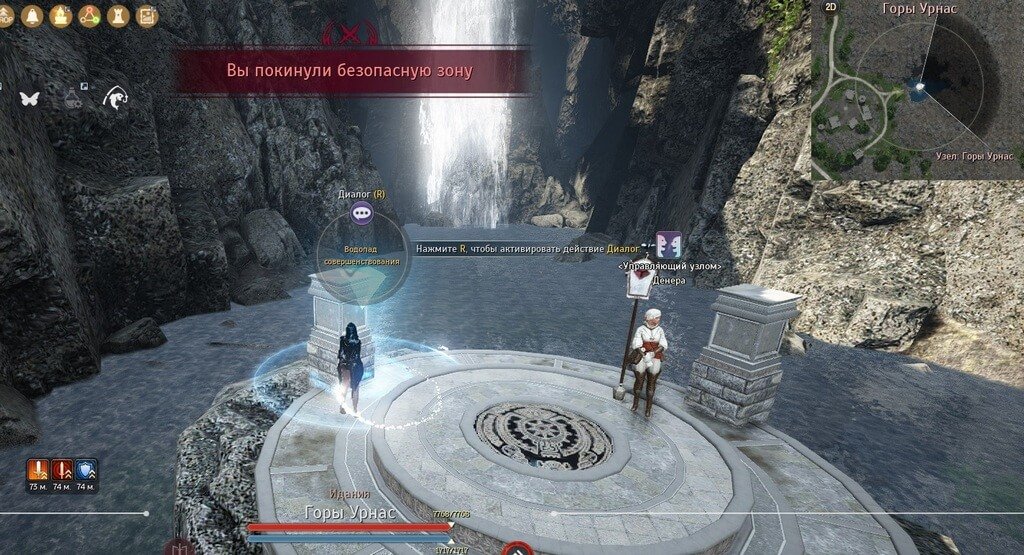
Task: Open the picture frame gallery icon
Action: (147, 15)
